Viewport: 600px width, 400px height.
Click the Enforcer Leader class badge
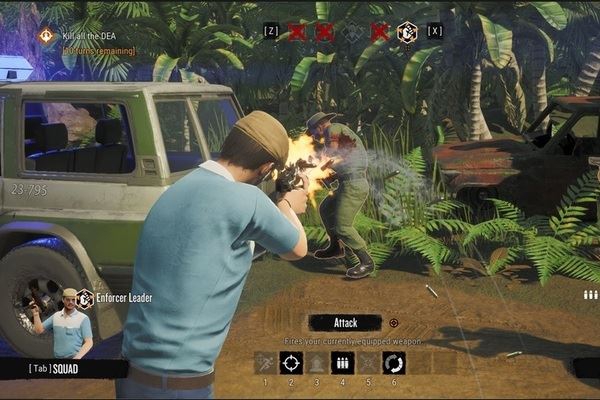point(85,298)
